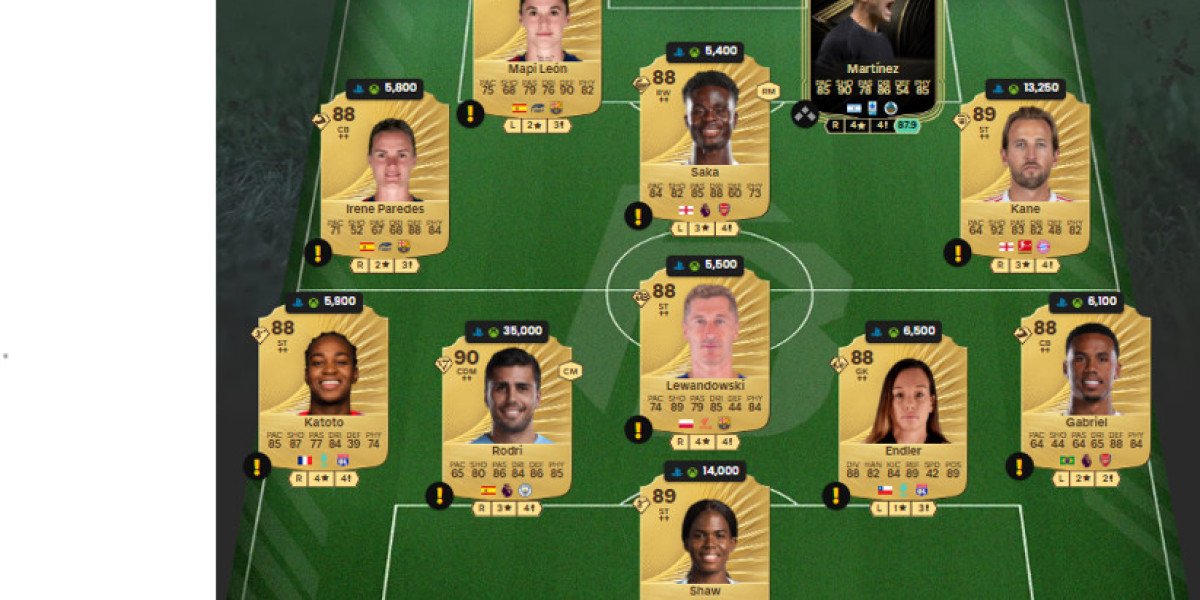Screen dimensions: 1200x600
Task: Pick the Martínez black card
Action: click(x=872, y=50)
